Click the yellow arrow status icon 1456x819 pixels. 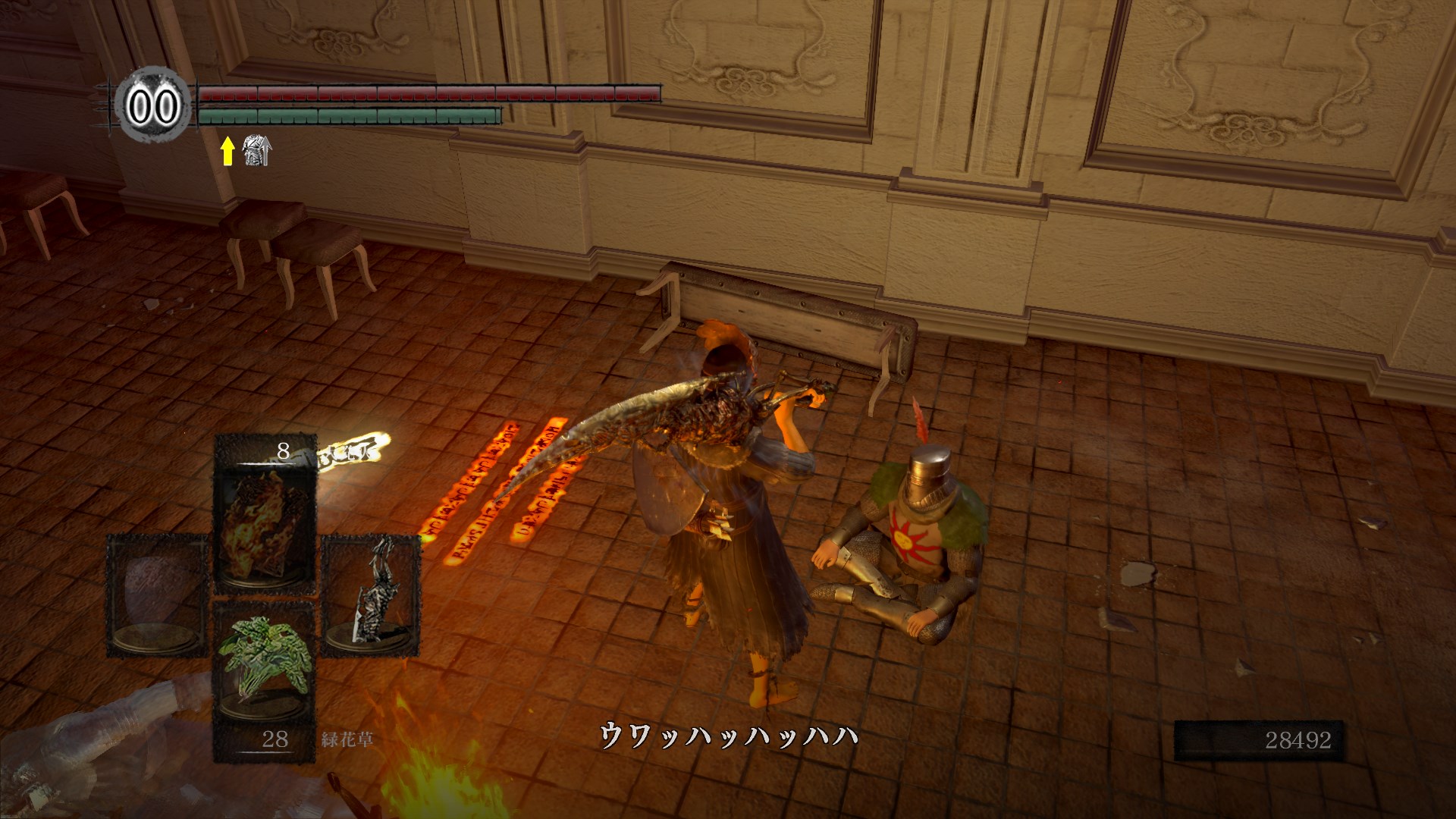tap(227, 151)
